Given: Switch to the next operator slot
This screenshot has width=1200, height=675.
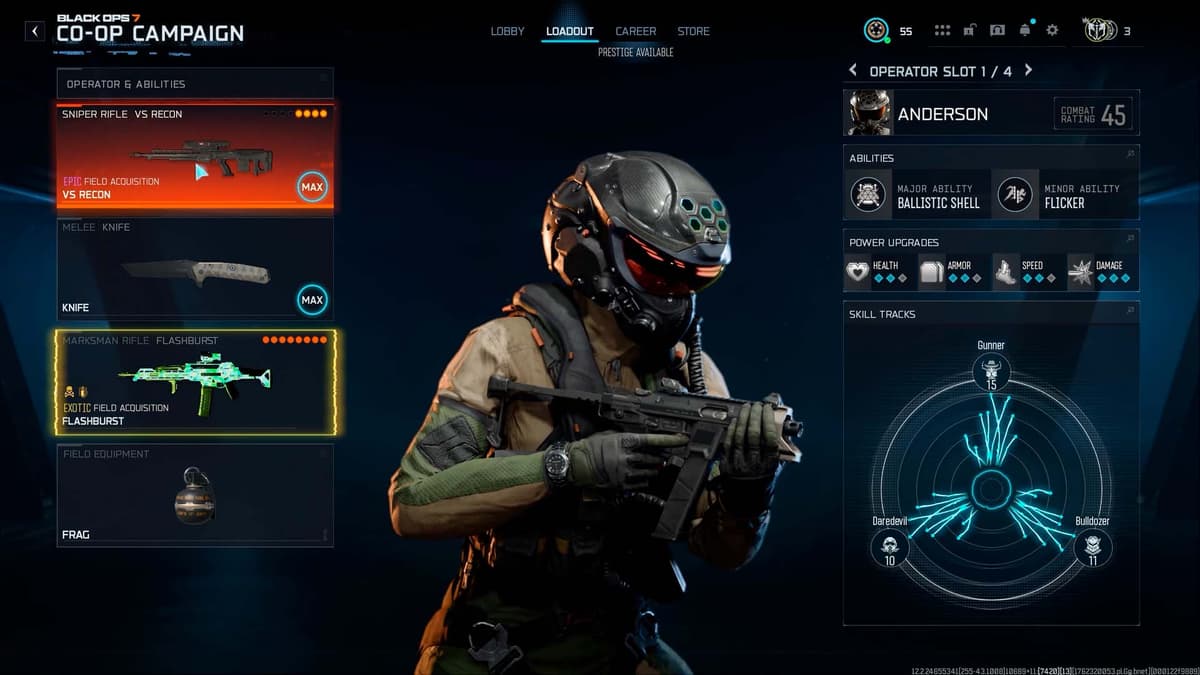Looking at the screenshot, I should 1028,71.
